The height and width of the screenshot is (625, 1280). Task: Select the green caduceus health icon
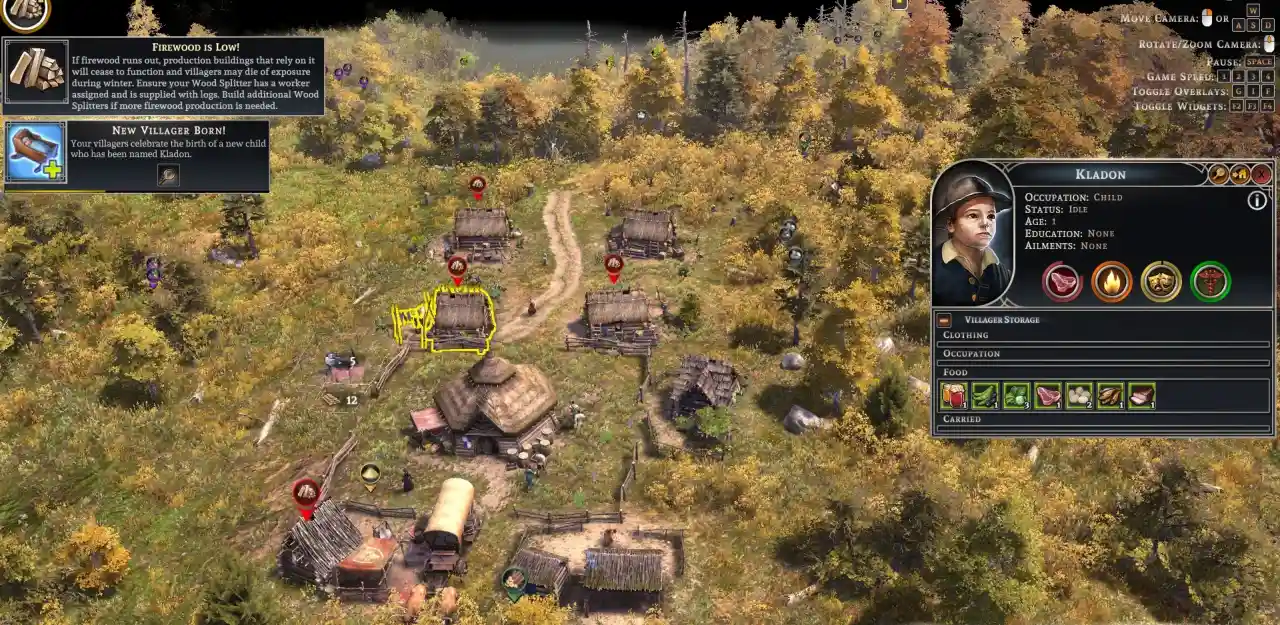1210,281
